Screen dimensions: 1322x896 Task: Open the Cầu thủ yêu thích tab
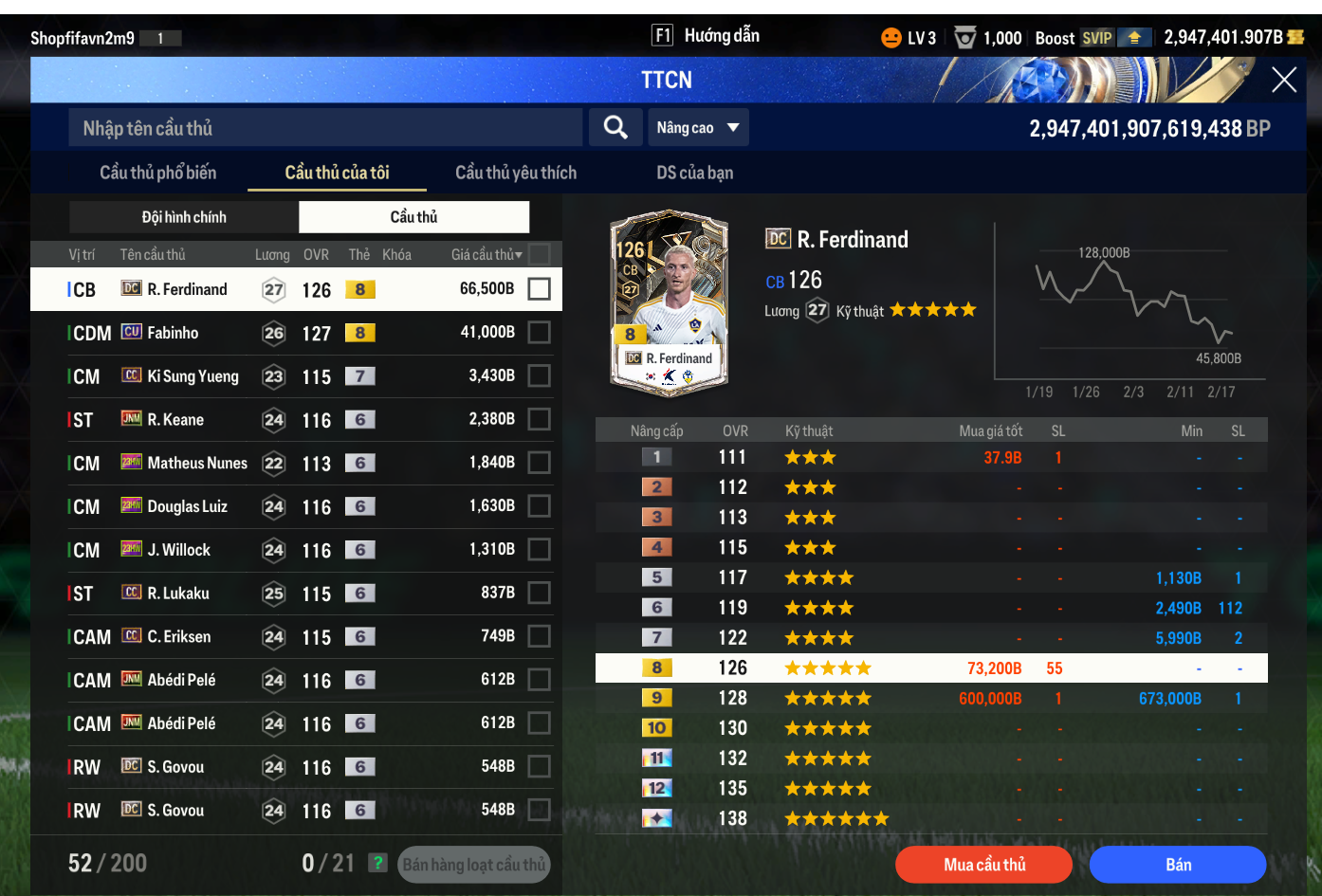[x=516, y=173]
